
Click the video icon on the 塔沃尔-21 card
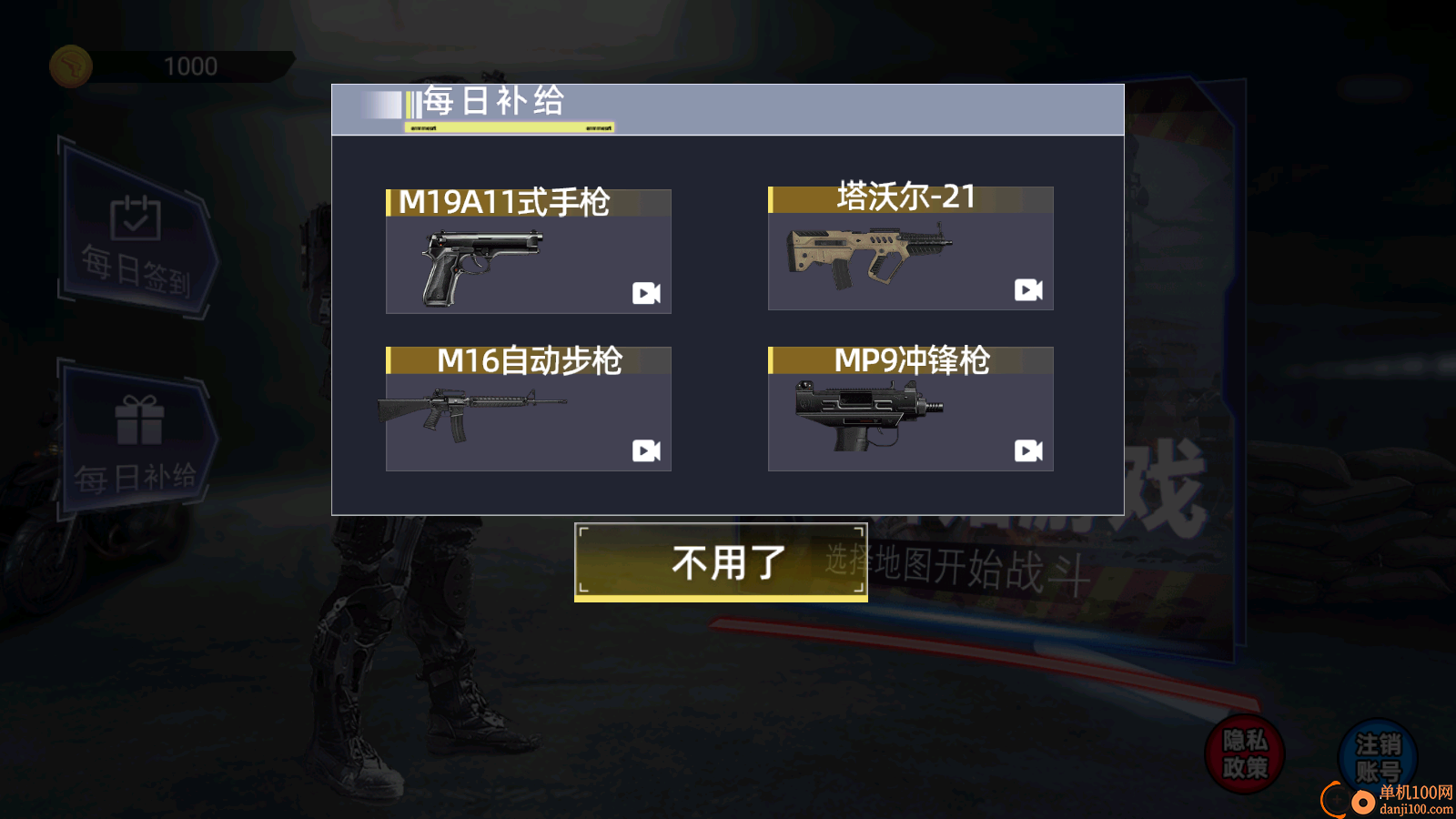[1028, 290]
